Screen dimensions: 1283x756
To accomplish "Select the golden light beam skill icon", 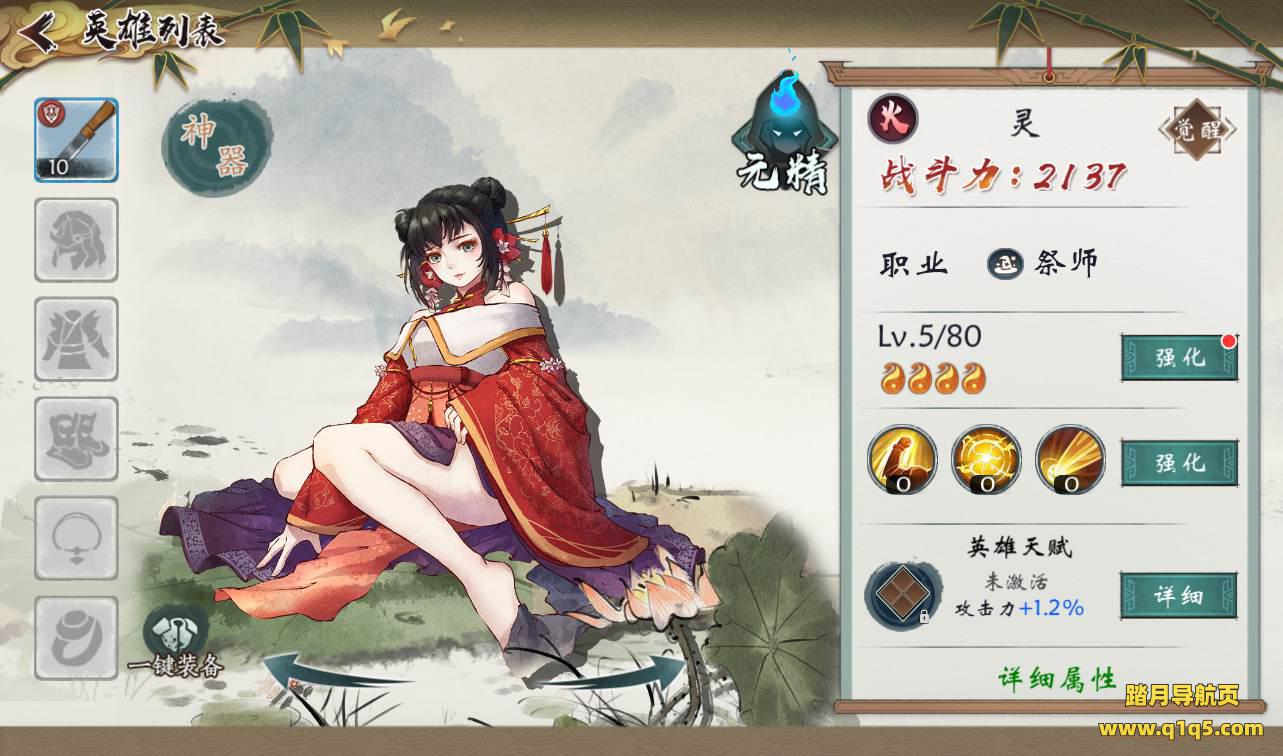I will tap(1070, 459).
